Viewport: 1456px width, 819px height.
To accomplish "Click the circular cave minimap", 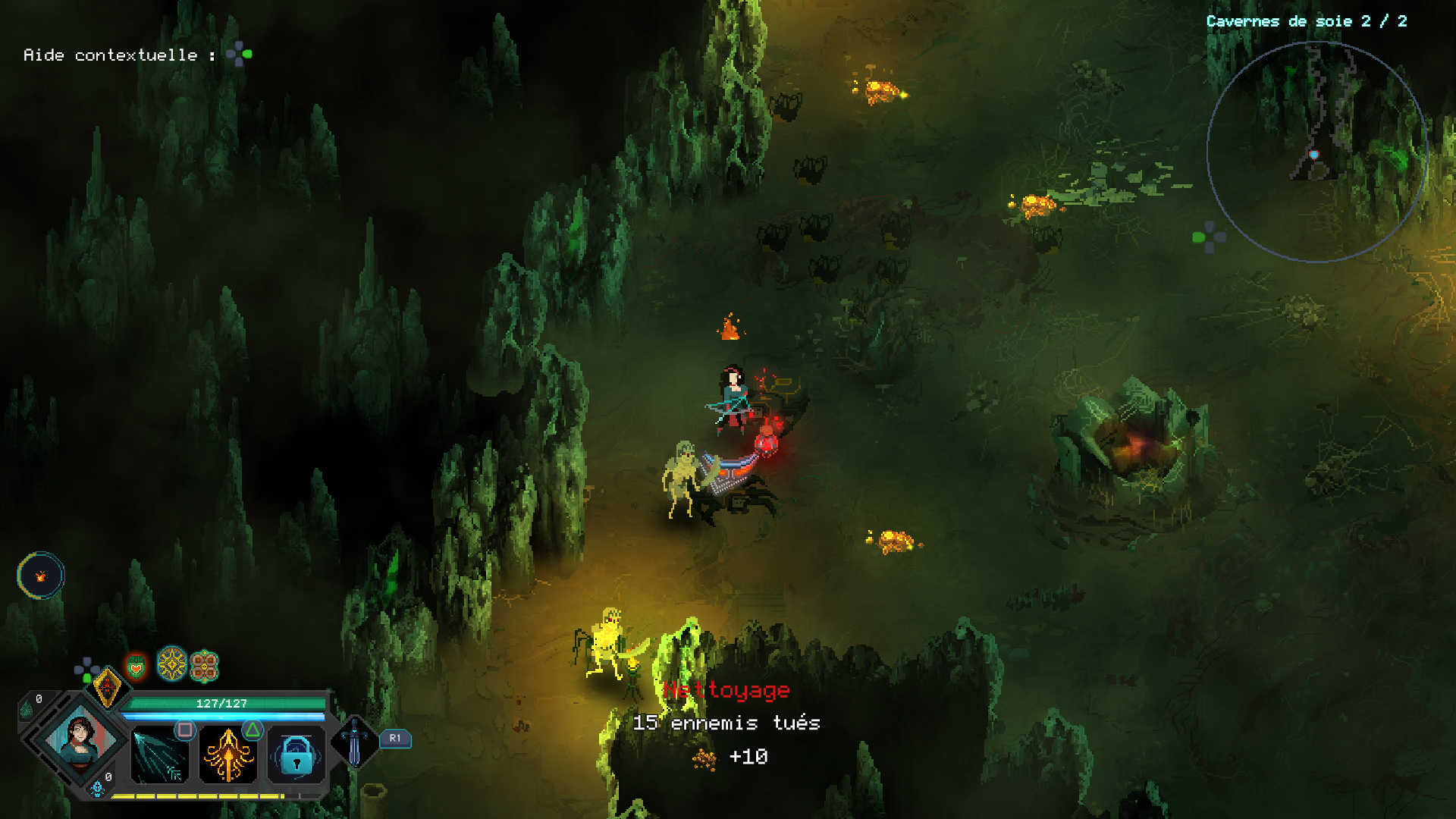I will [x=1316, y=152].
